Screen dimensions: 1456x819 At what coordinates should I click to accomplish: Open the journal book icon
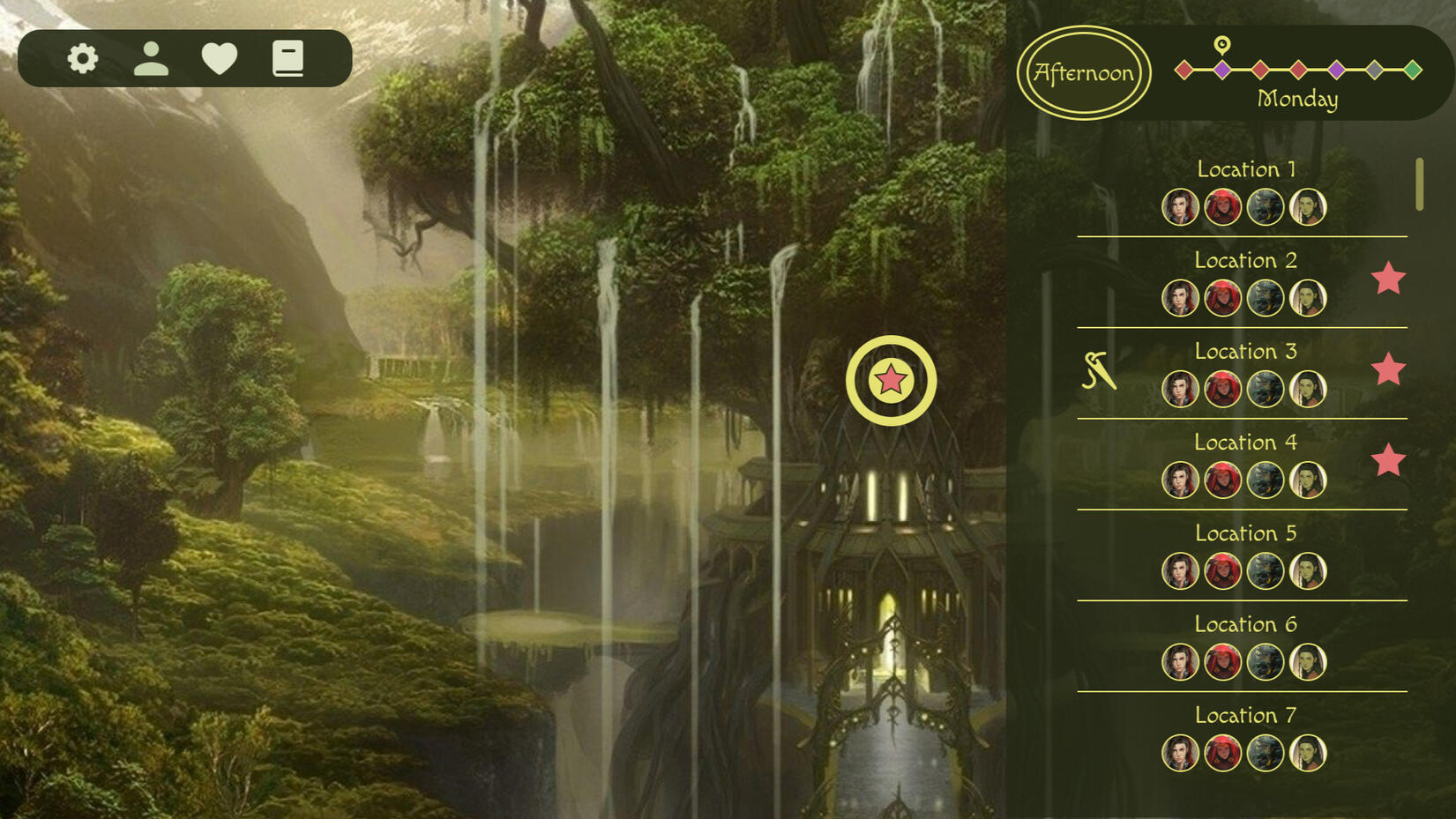pyautogui.click(x=288, y=58)
